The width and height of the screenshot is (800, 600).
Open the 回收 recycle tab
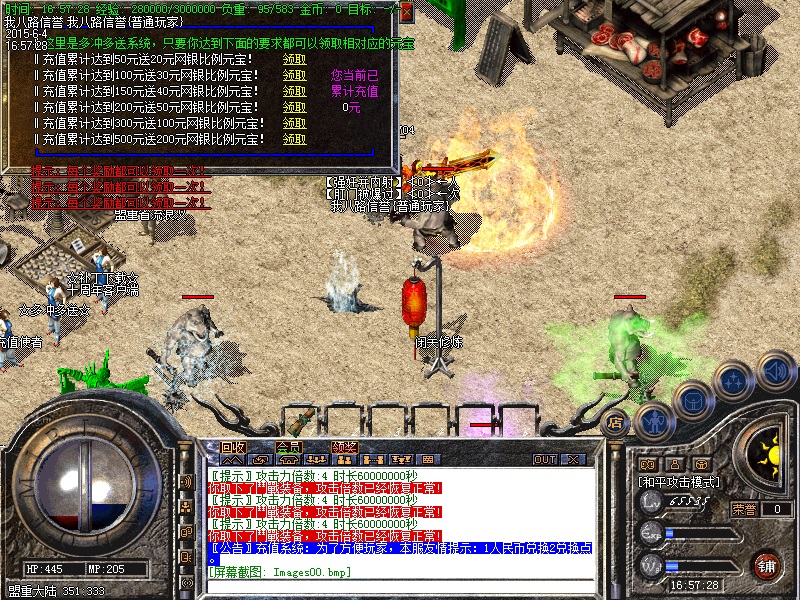233,447
